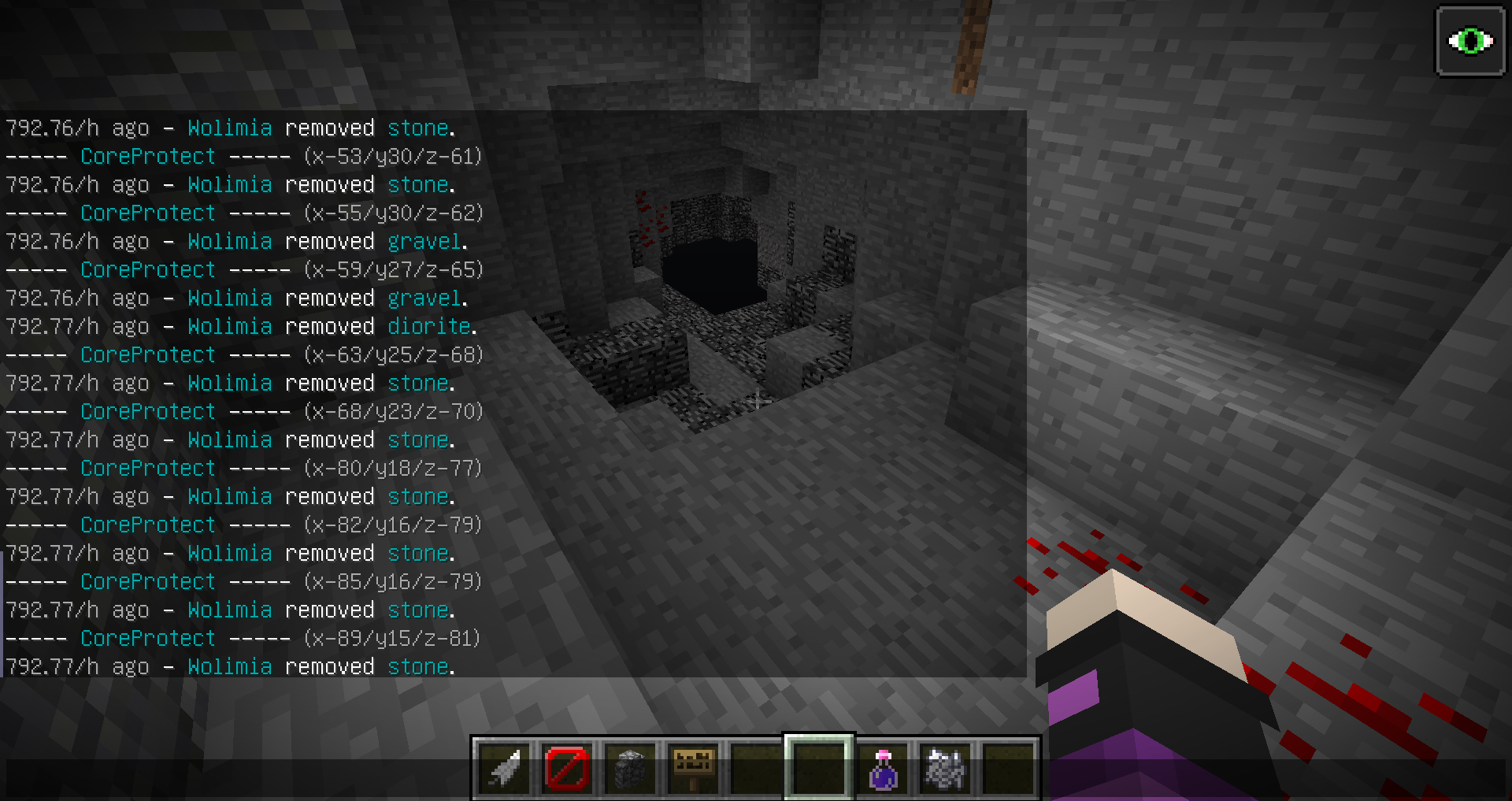Select the chainmail chestplate hotbar slot
Viewport: 1512px width, 801px height.
click(x=944, y=768)
